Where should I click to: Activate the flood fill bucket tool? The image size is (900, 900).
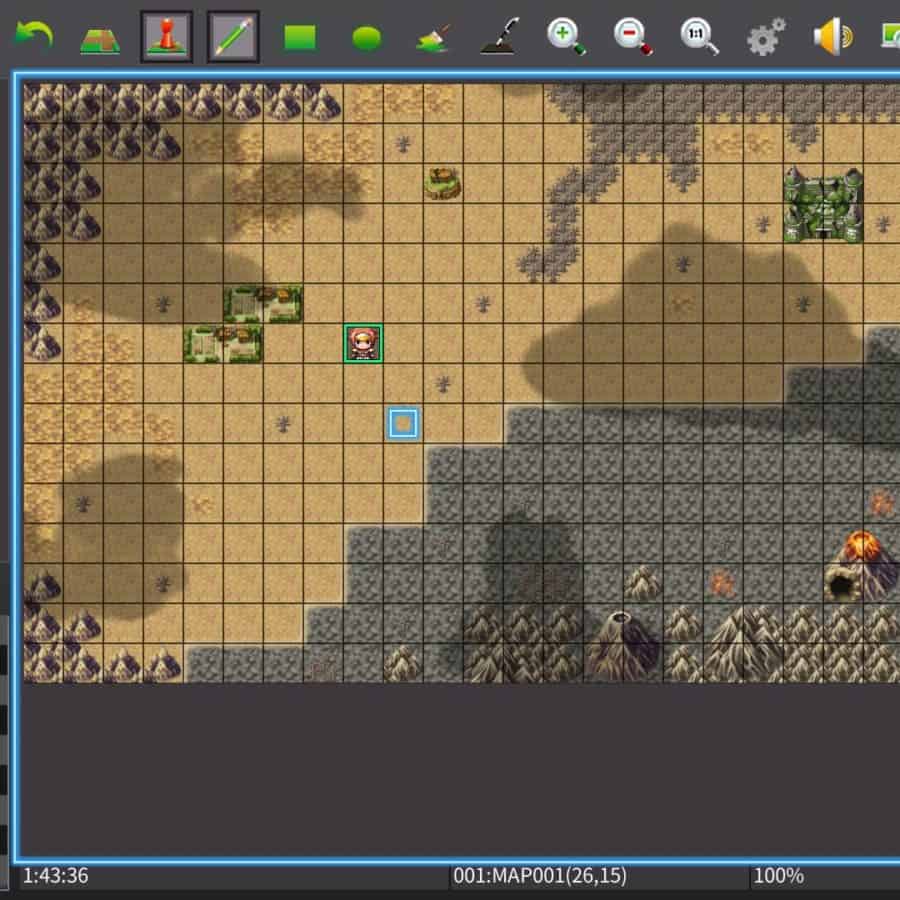coord(432,38)
